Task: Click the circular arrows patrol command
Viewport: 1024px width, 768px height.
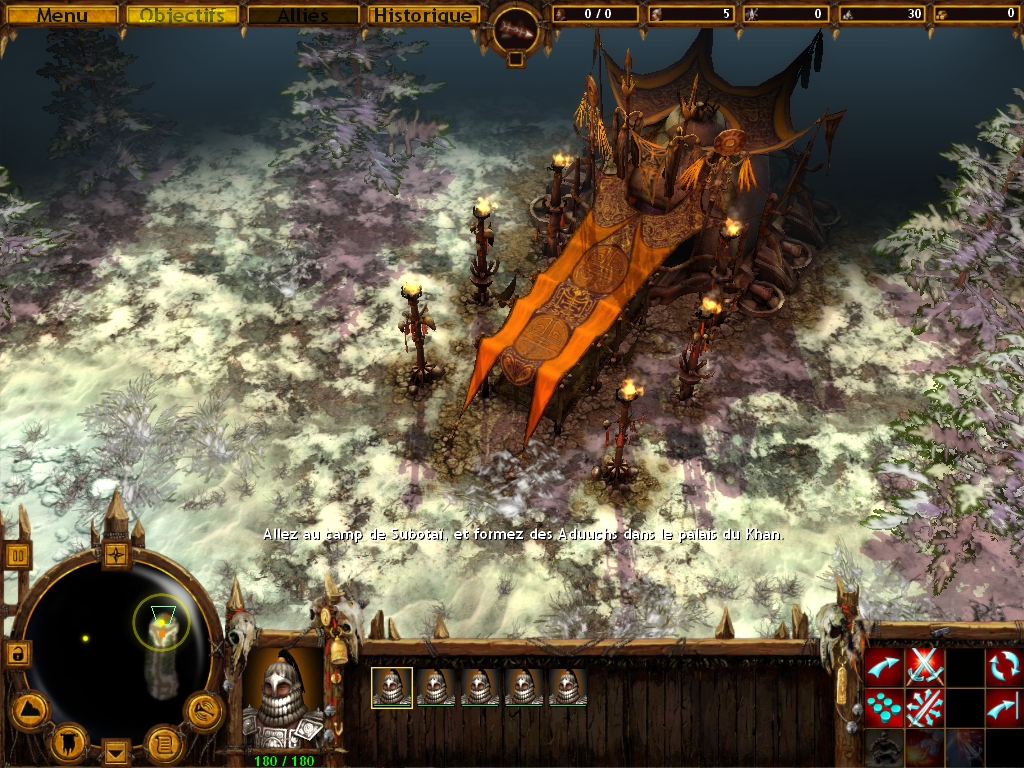Action: [1004, 666]
